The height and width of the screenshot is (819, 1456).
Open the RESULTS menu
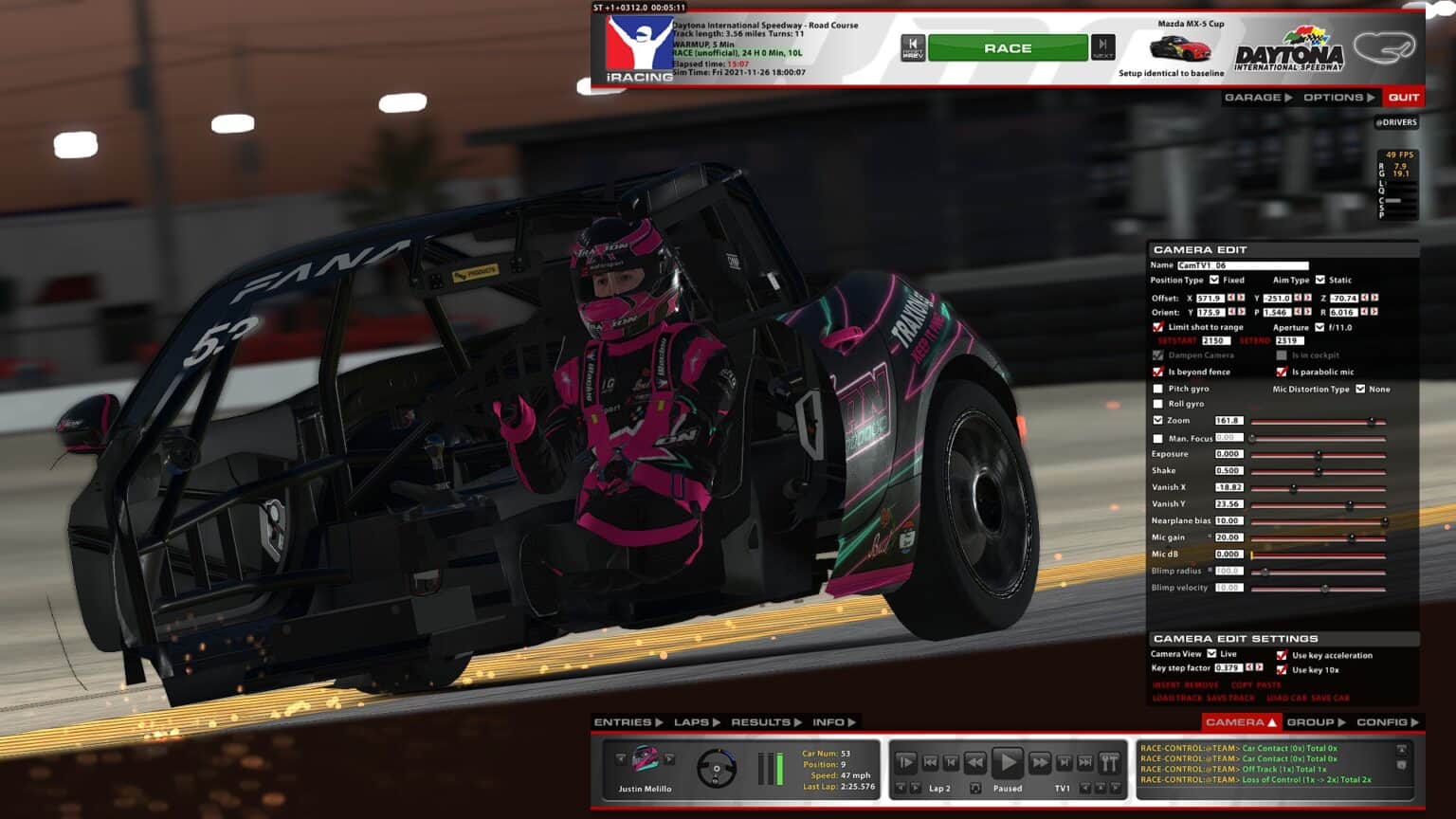pyautogui.click(x=761, y=721)
